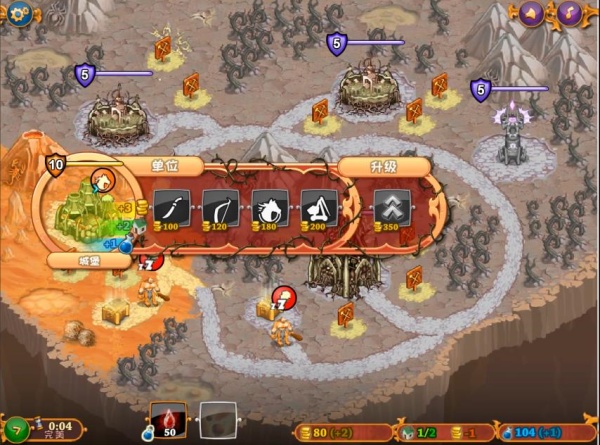Click the hero portrait above the castle
Image resolution: width=600 pixels, height=445 pixels.
click(x=101, y=181)
